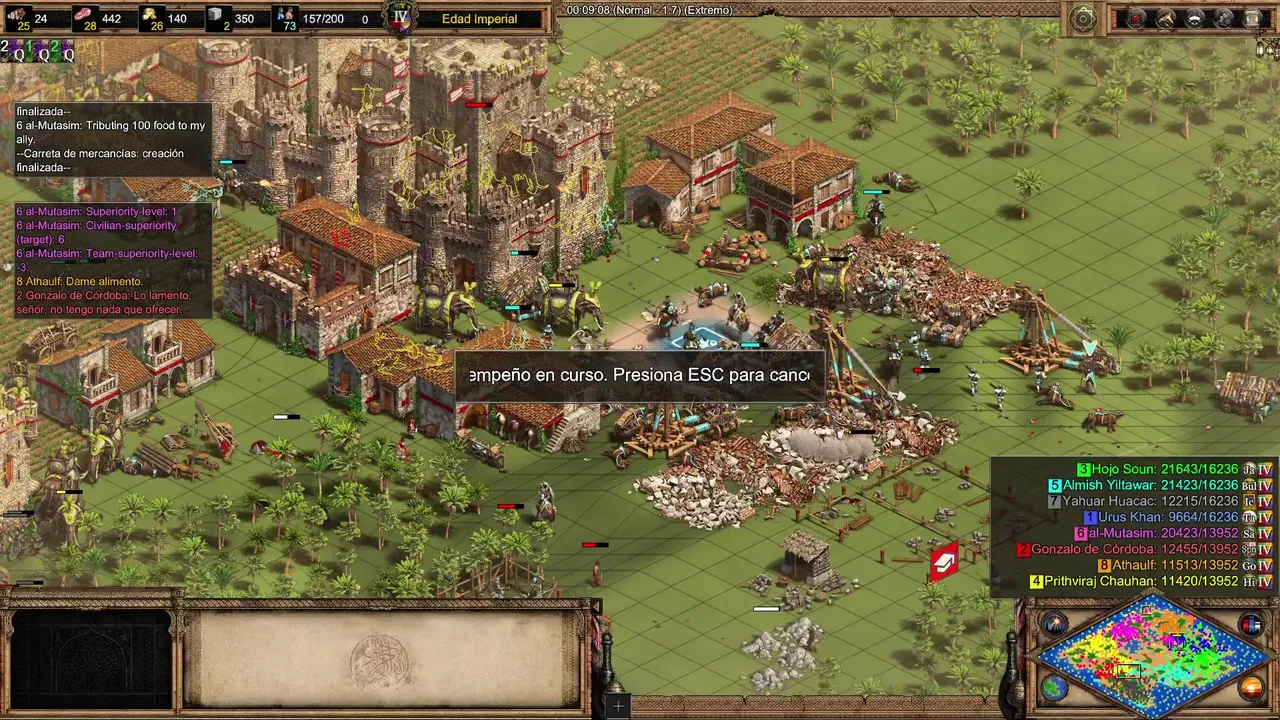Switch minimap mode with the globe button

1054,688
